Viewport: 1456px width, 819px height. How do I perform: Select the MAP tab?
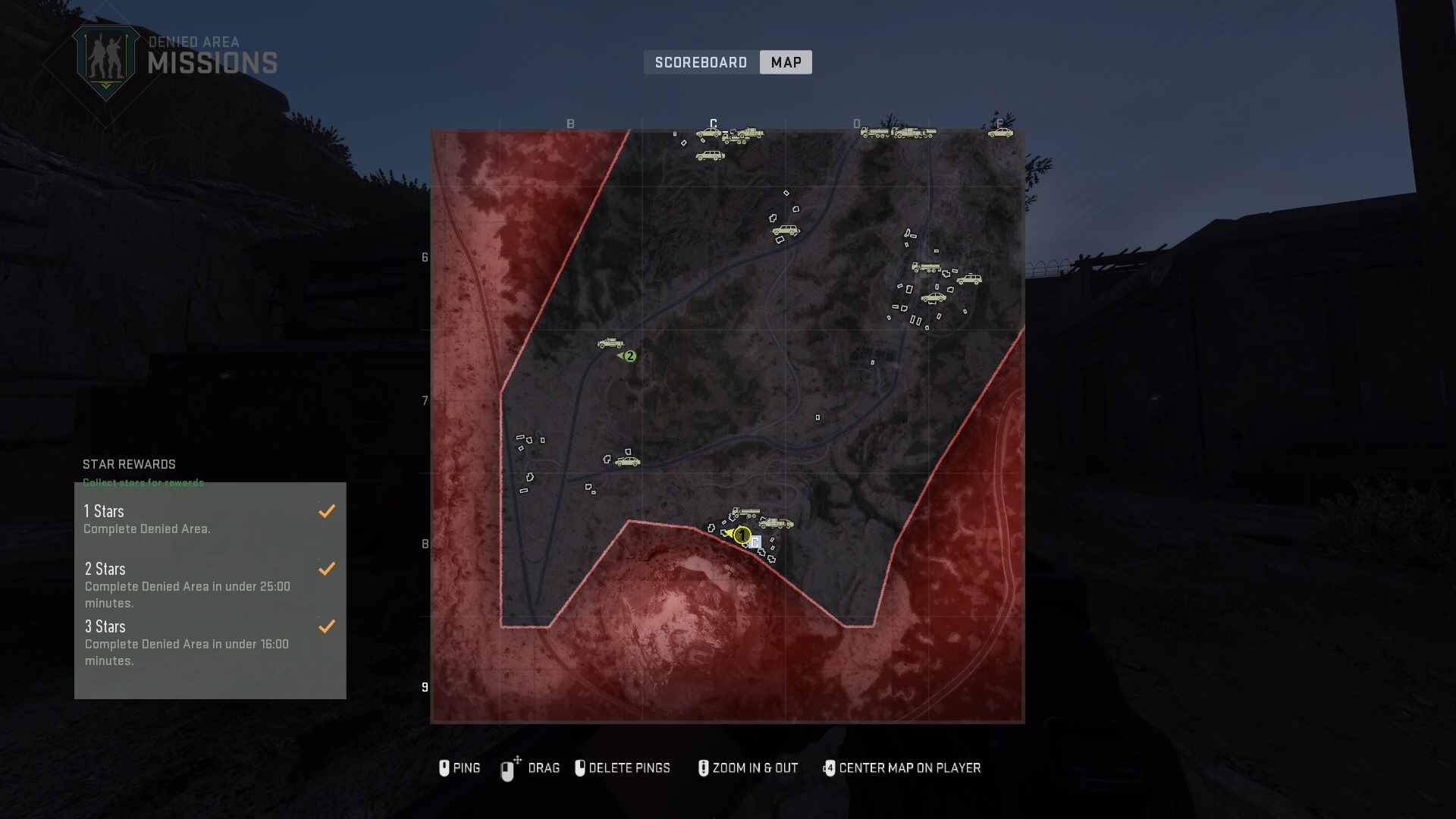click(x=786, y=62)
